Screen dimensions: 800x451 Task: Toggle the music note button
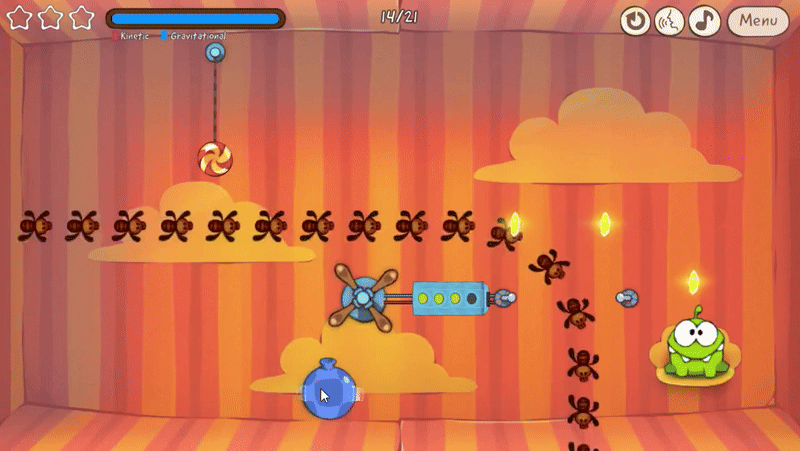coord(705,20)
